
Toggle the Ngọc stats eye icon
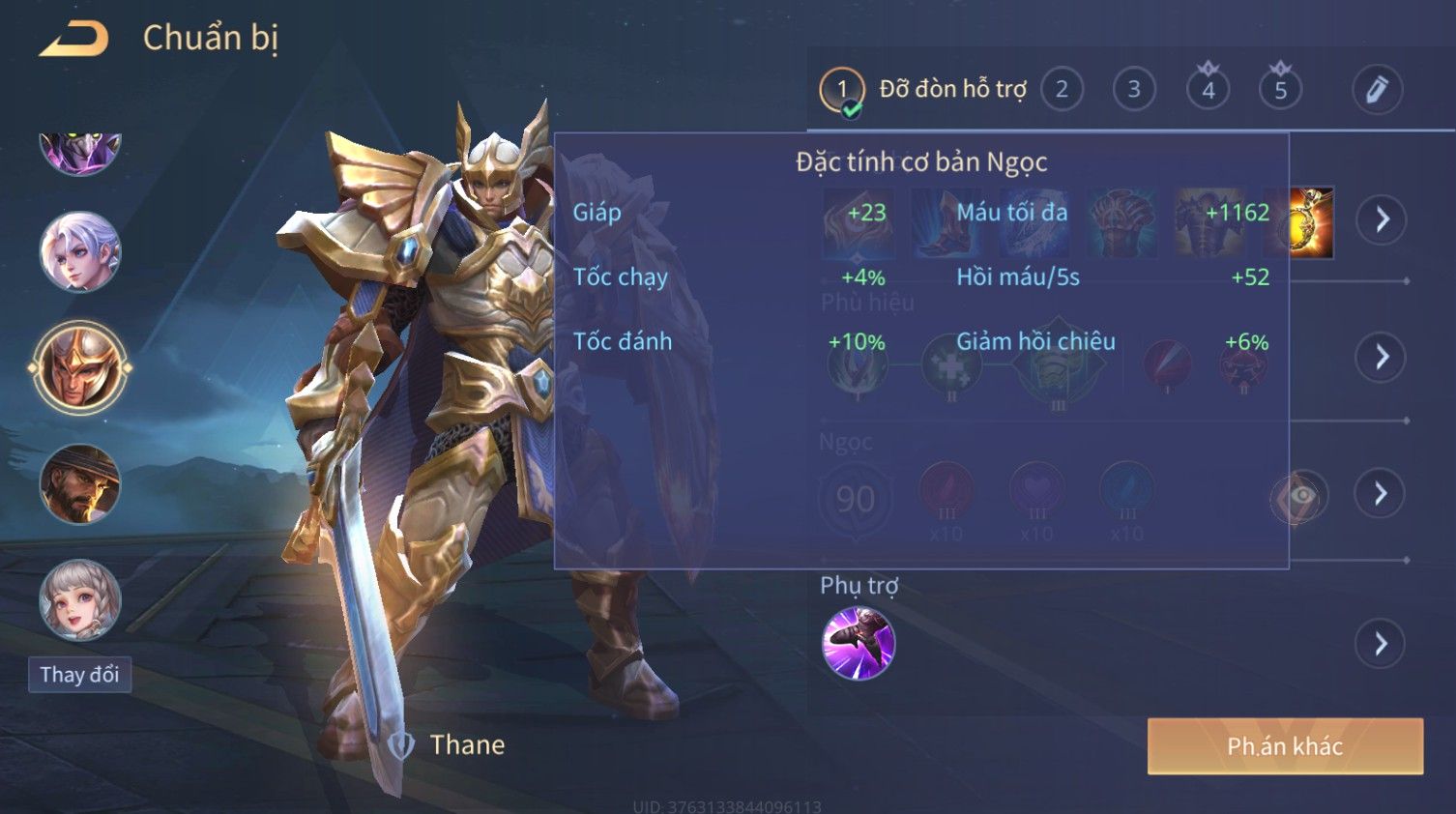(x=1298, y=496)
